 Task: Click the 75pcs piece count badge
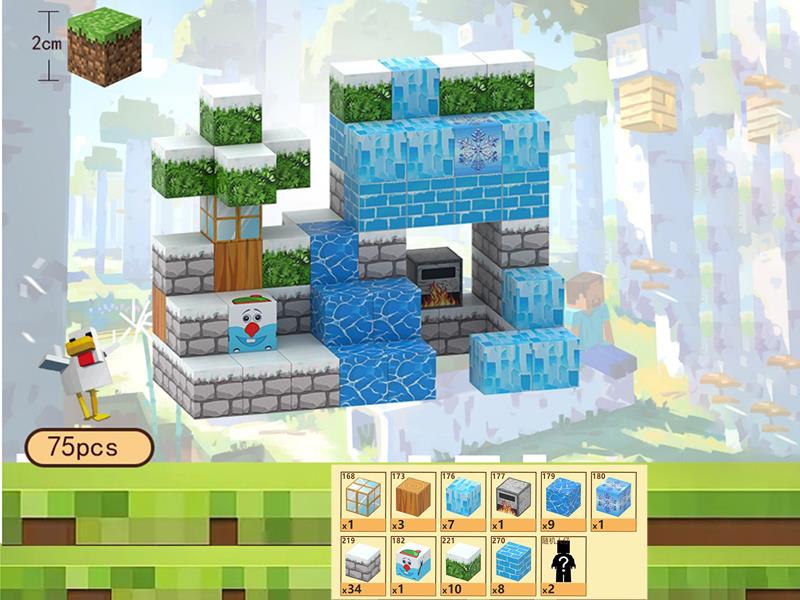88,448
